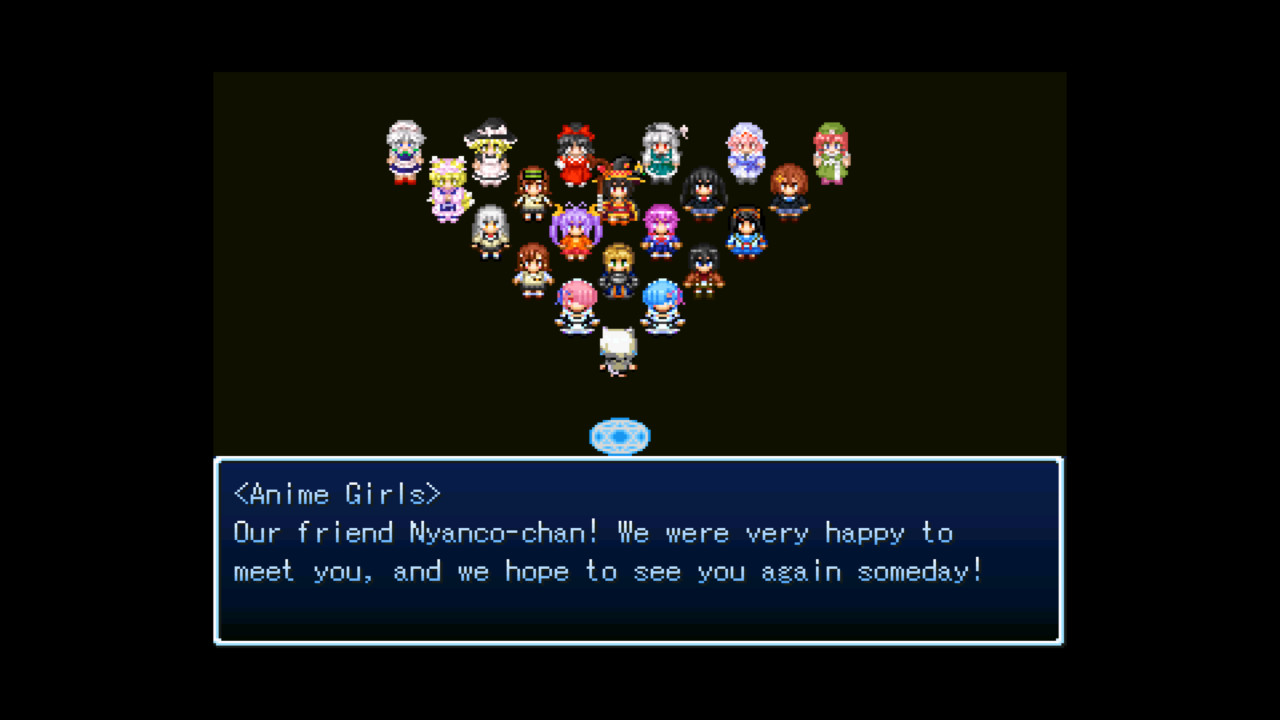The width and height of the screenshot is (1280, 720).
Task: Select Ram, the pink-haired maid
Action: (x=576, y=300)
